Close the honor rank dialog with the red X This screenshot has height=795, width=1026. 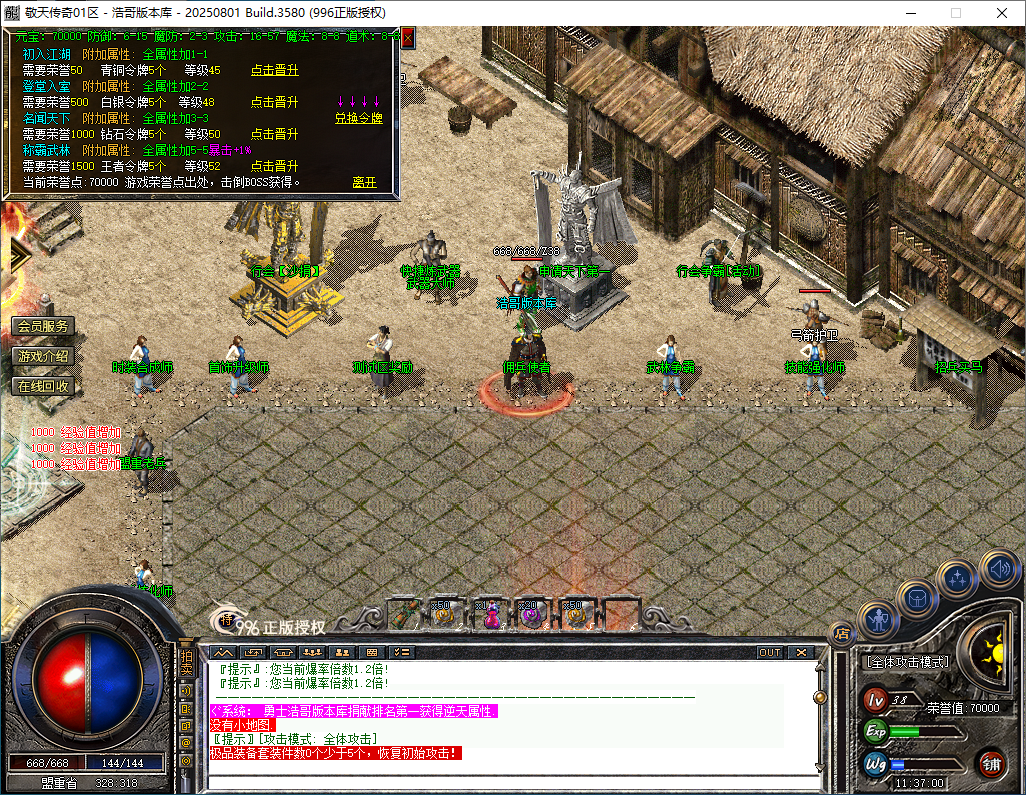click(407, 38)
